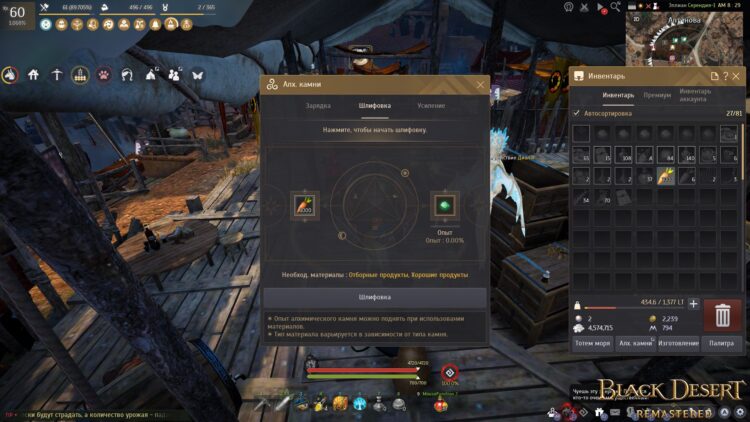750x422 pixels.
Task: Click the red trash bin button
Action: [x=722, y=316]
